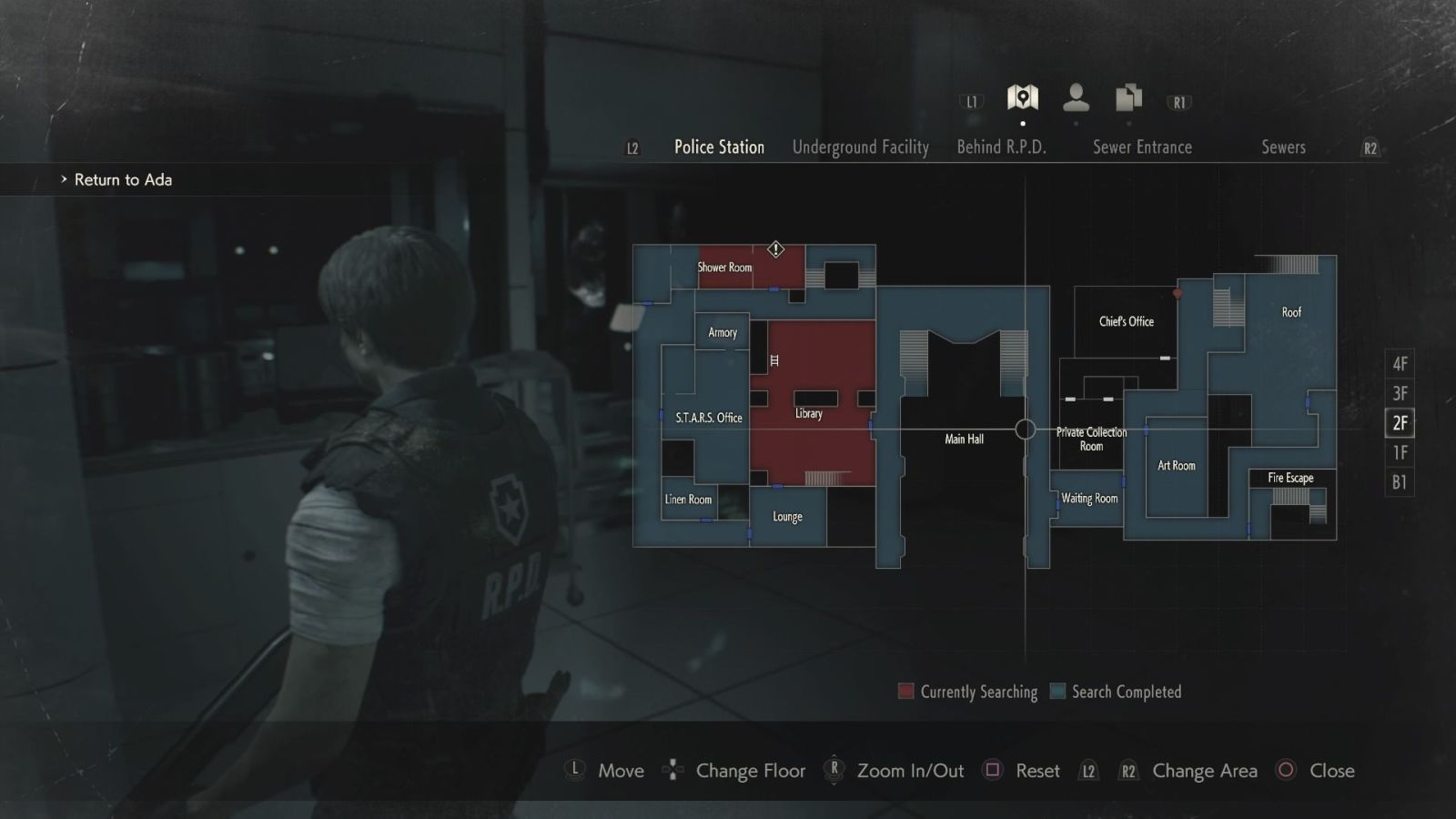Switch the map to floor 4F

(1400, 364)
